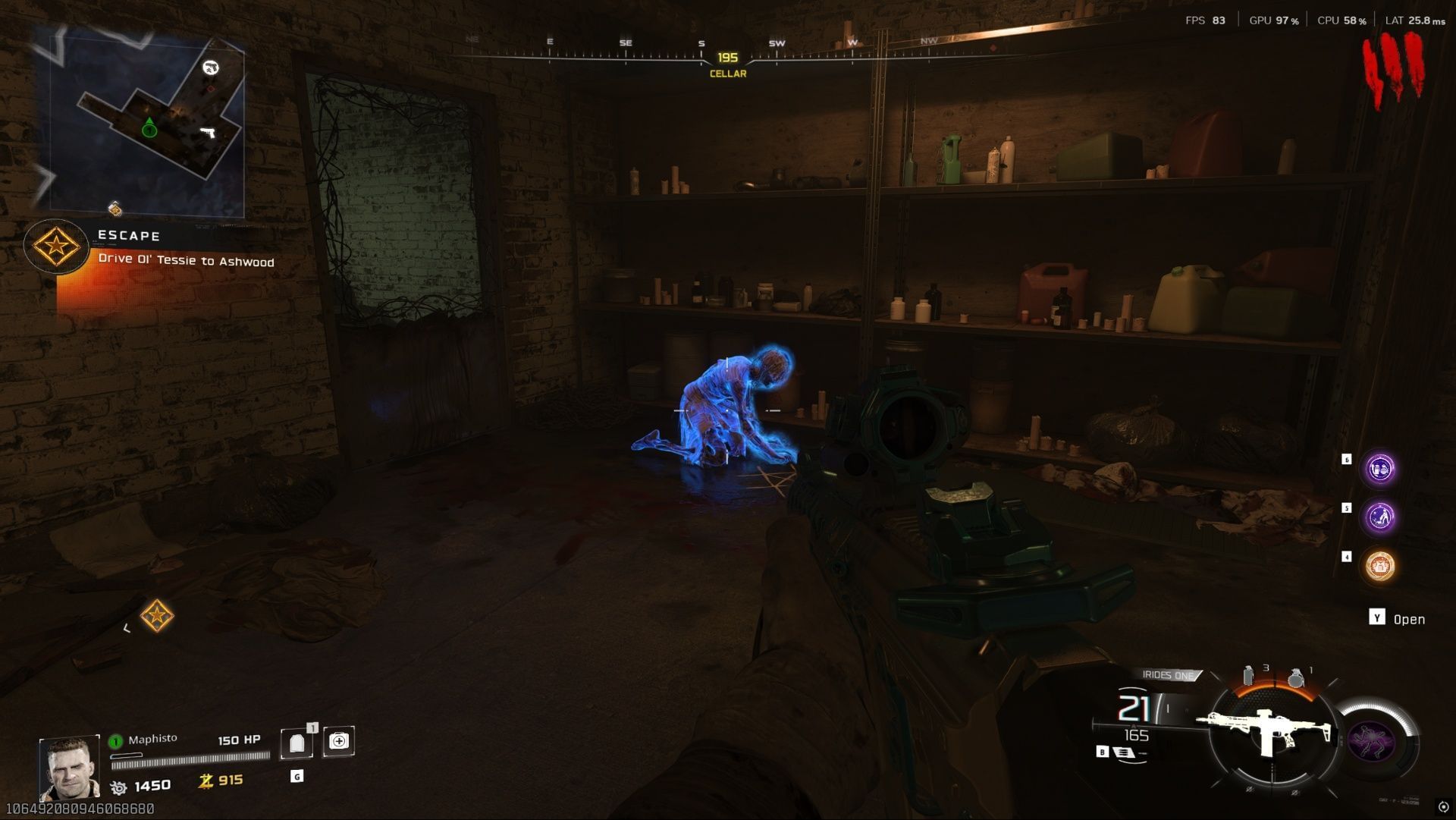This screenshot has width=1456, height=820.
Task: Expand the ESCAPE objective panel
Action: 127,235
